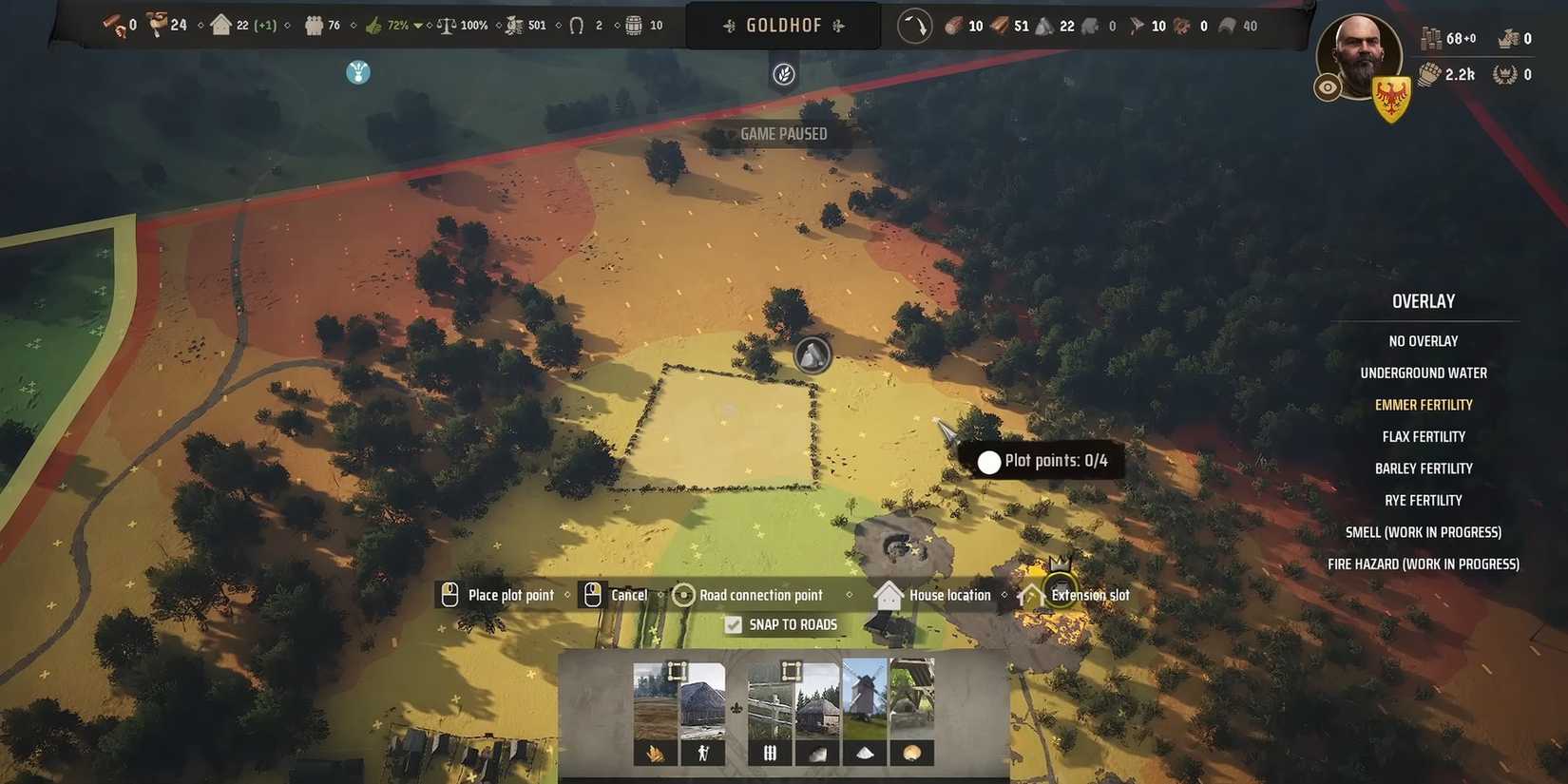Check the timber count icon showing 51
The image size is (1568, 784).
coord(999,26)
